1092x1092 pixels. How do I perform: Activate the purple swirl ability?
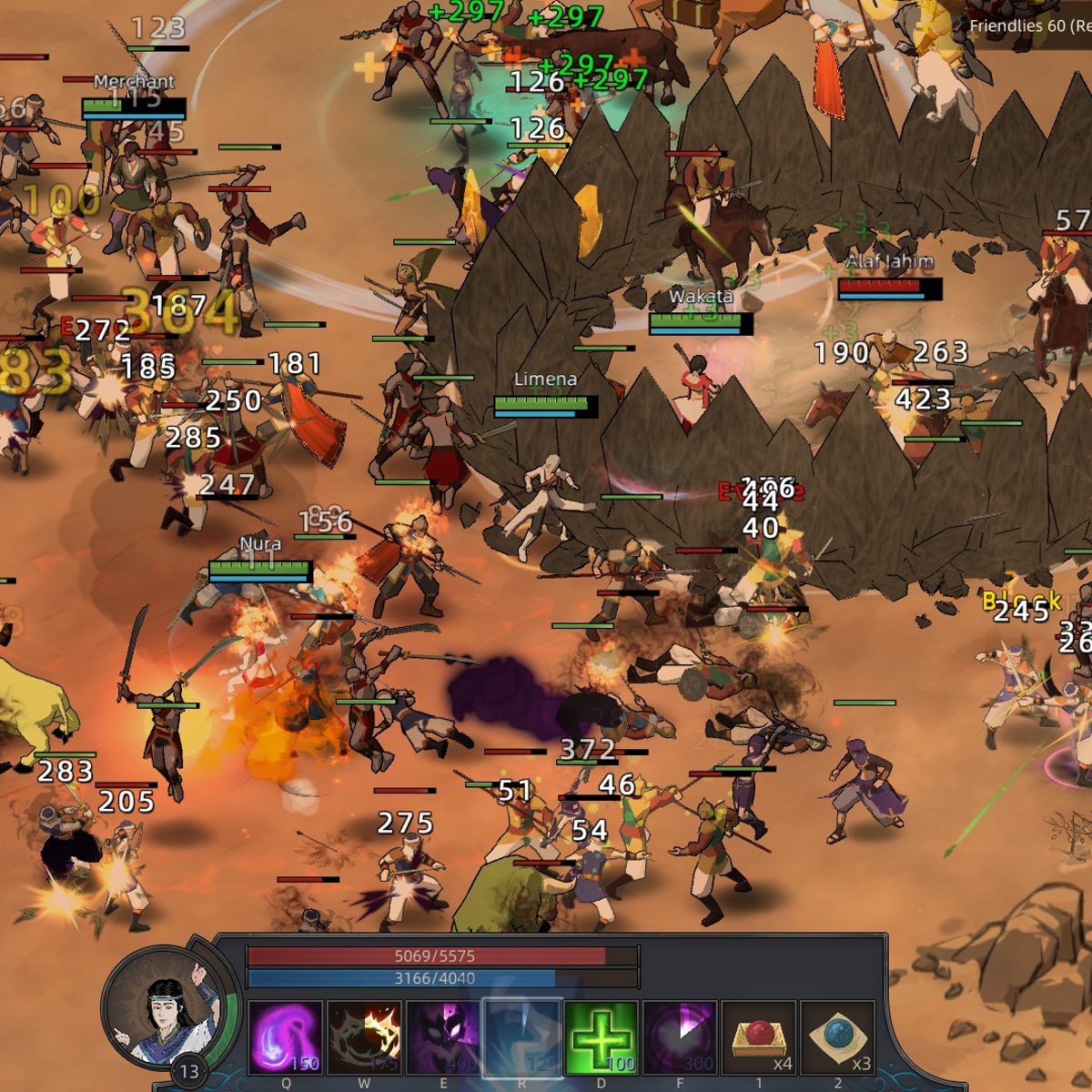(x=285, y=1037)
